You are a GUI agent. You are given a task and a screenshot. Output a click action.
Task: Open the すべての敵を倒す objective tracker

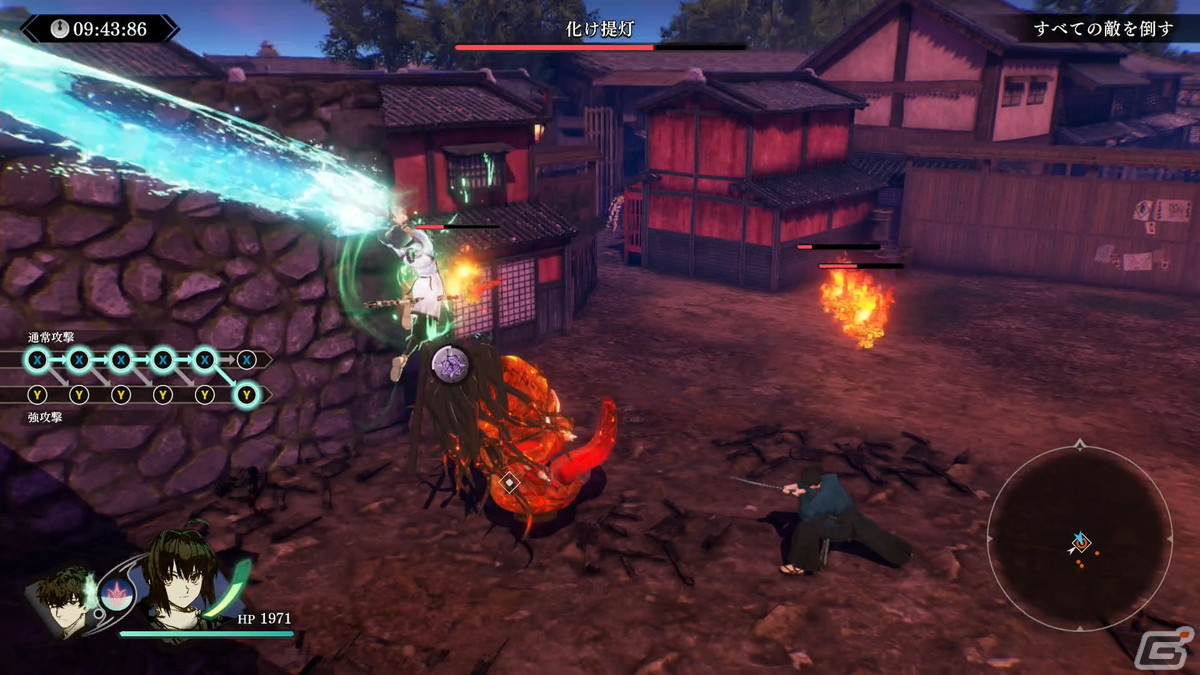(1103, 29)
